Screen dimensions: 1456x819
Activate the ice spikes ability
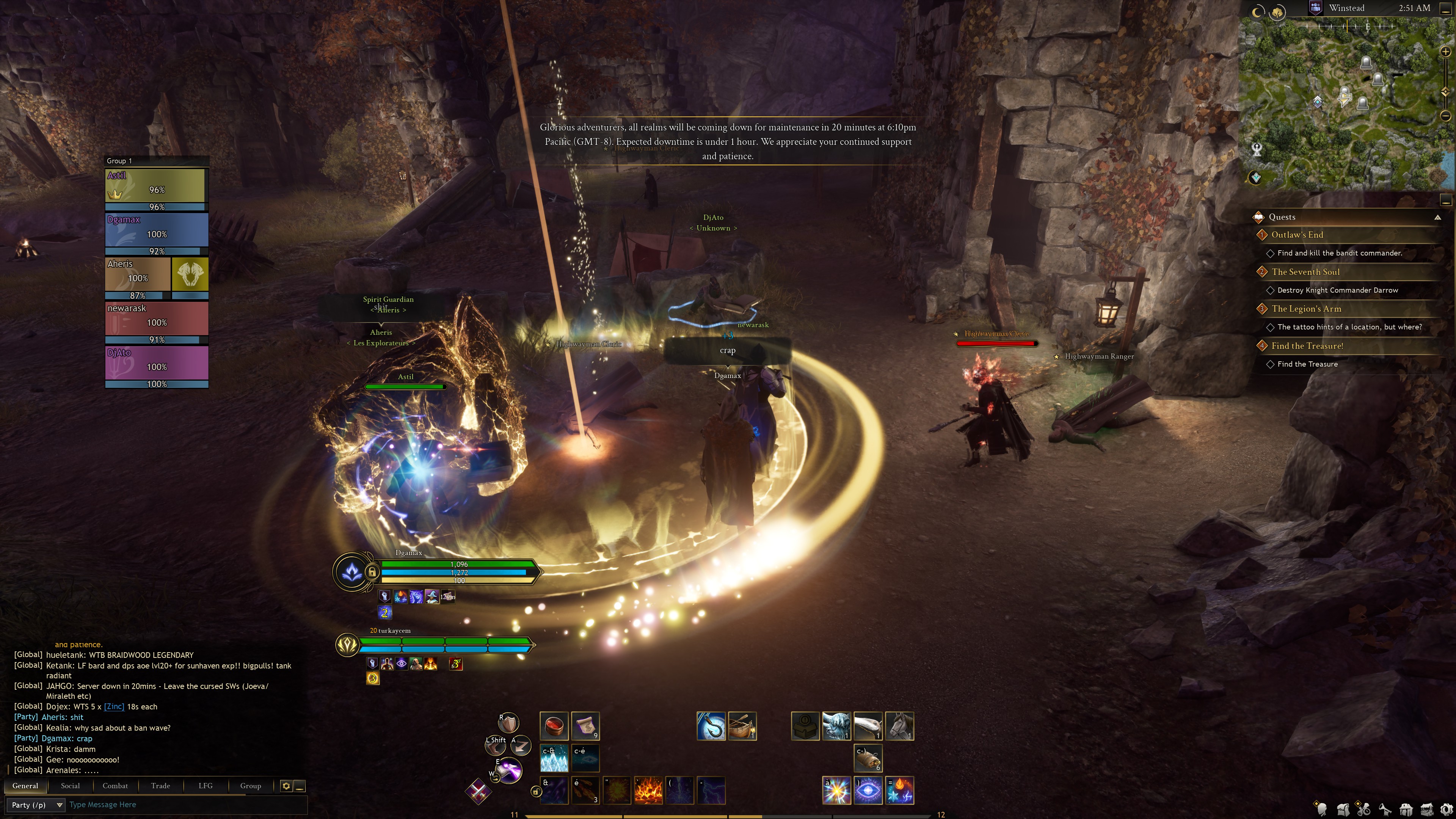tap(554, 758)
